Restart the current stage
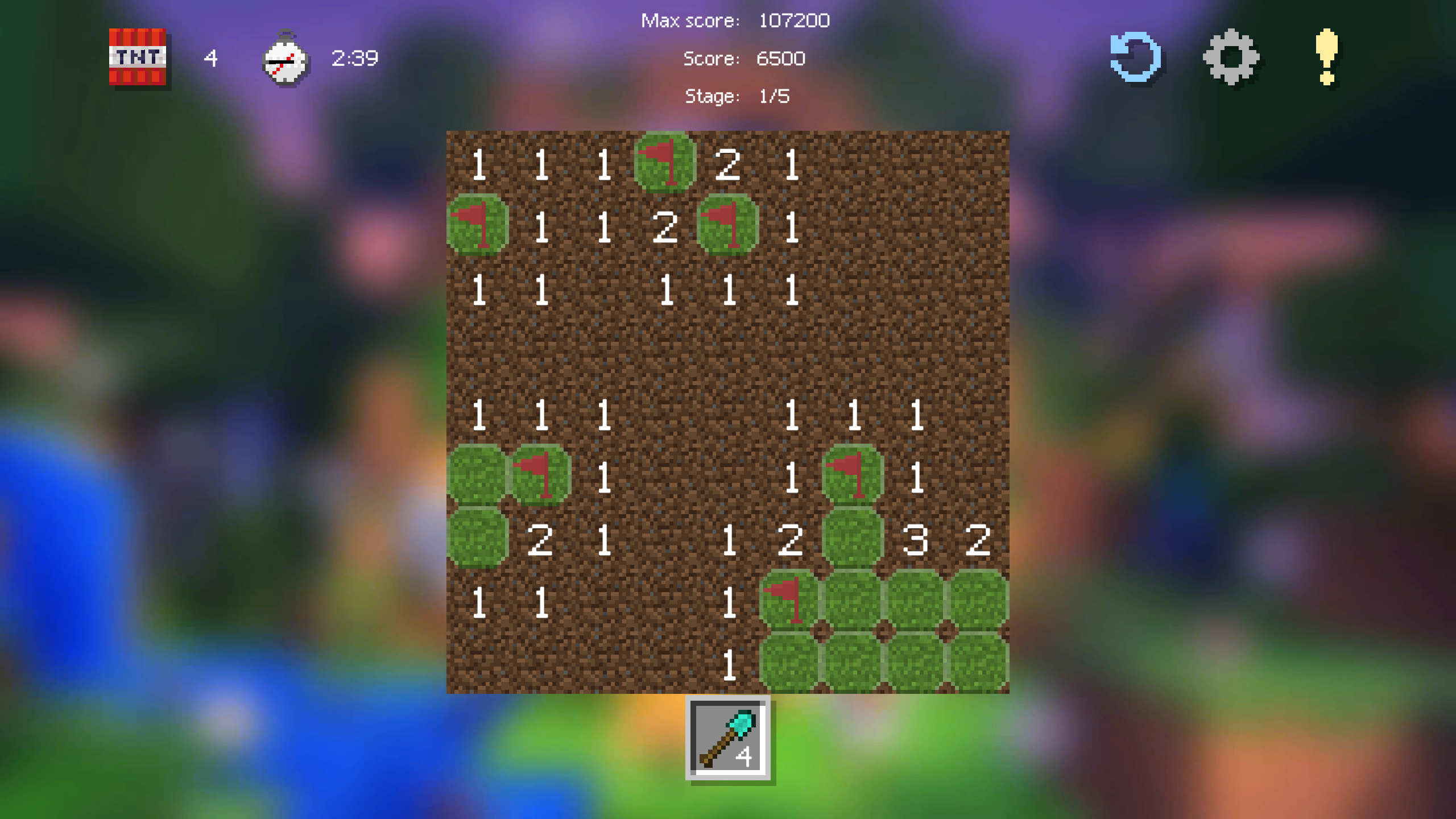 tap(1135, 57)
